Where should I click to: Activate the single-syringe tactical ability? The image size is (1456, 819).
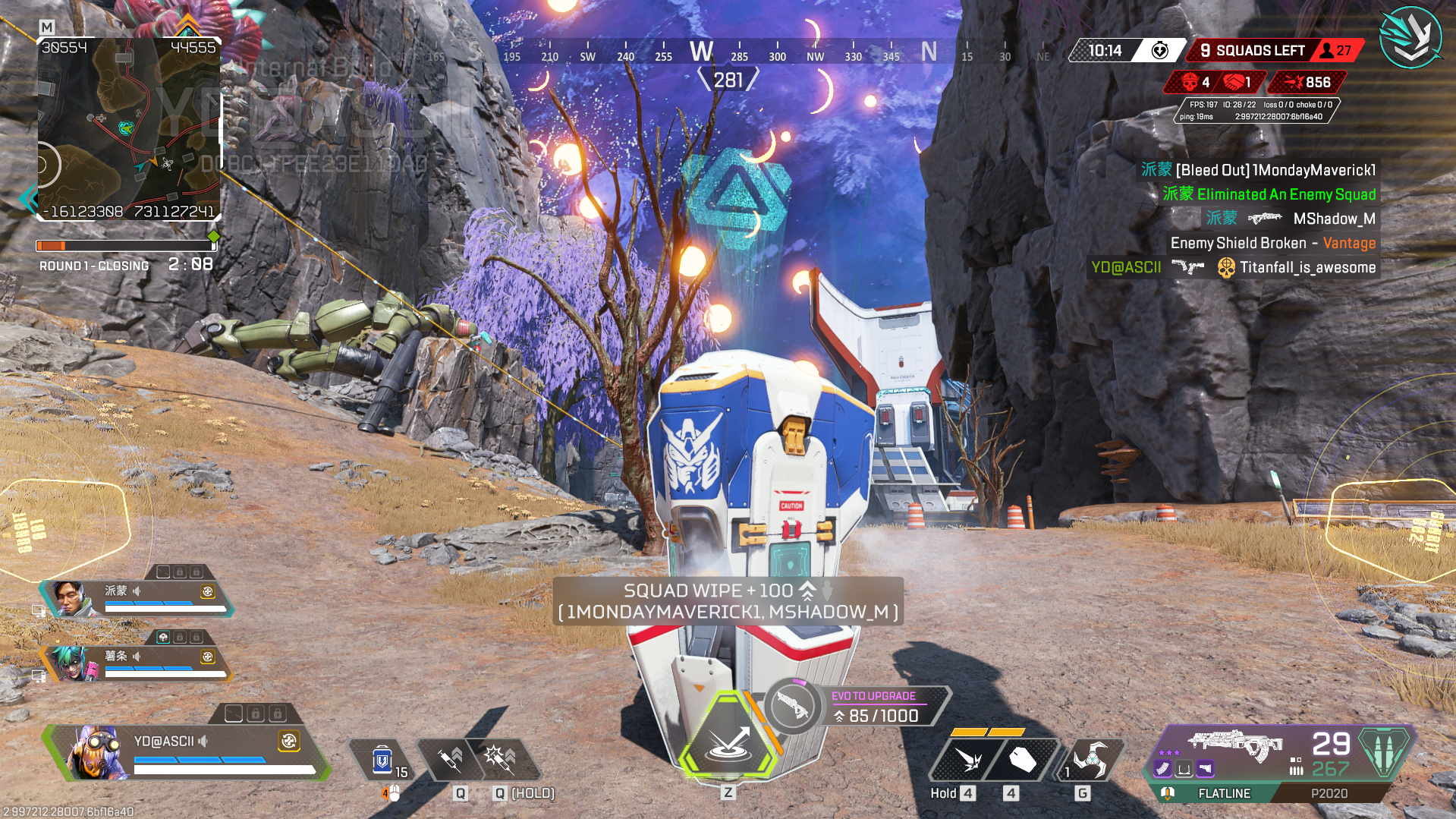(x=451, y=758)
